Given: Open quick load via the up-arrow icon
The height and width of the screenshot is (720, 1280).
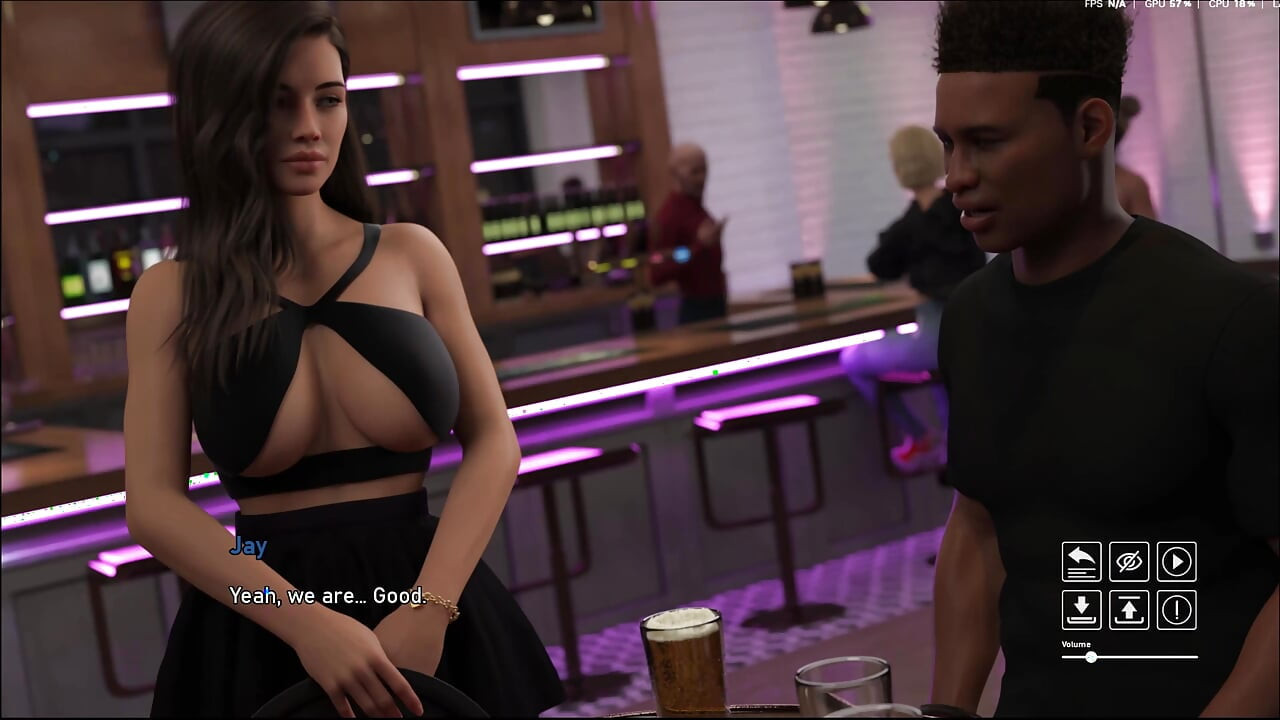Looking at the screenshot, I should [x=1128, y=610].
